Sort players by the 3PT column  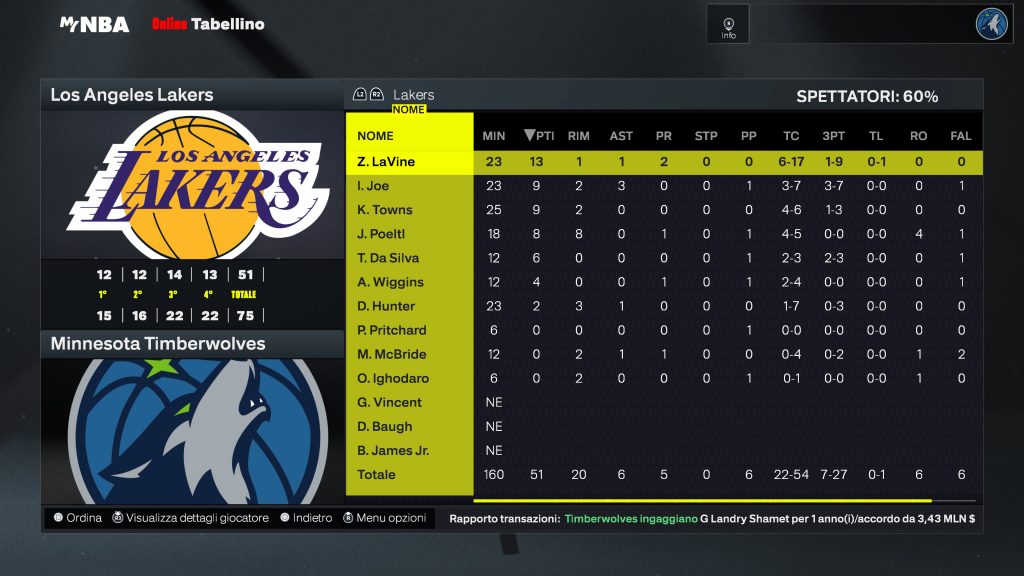(x=833, y=136)
